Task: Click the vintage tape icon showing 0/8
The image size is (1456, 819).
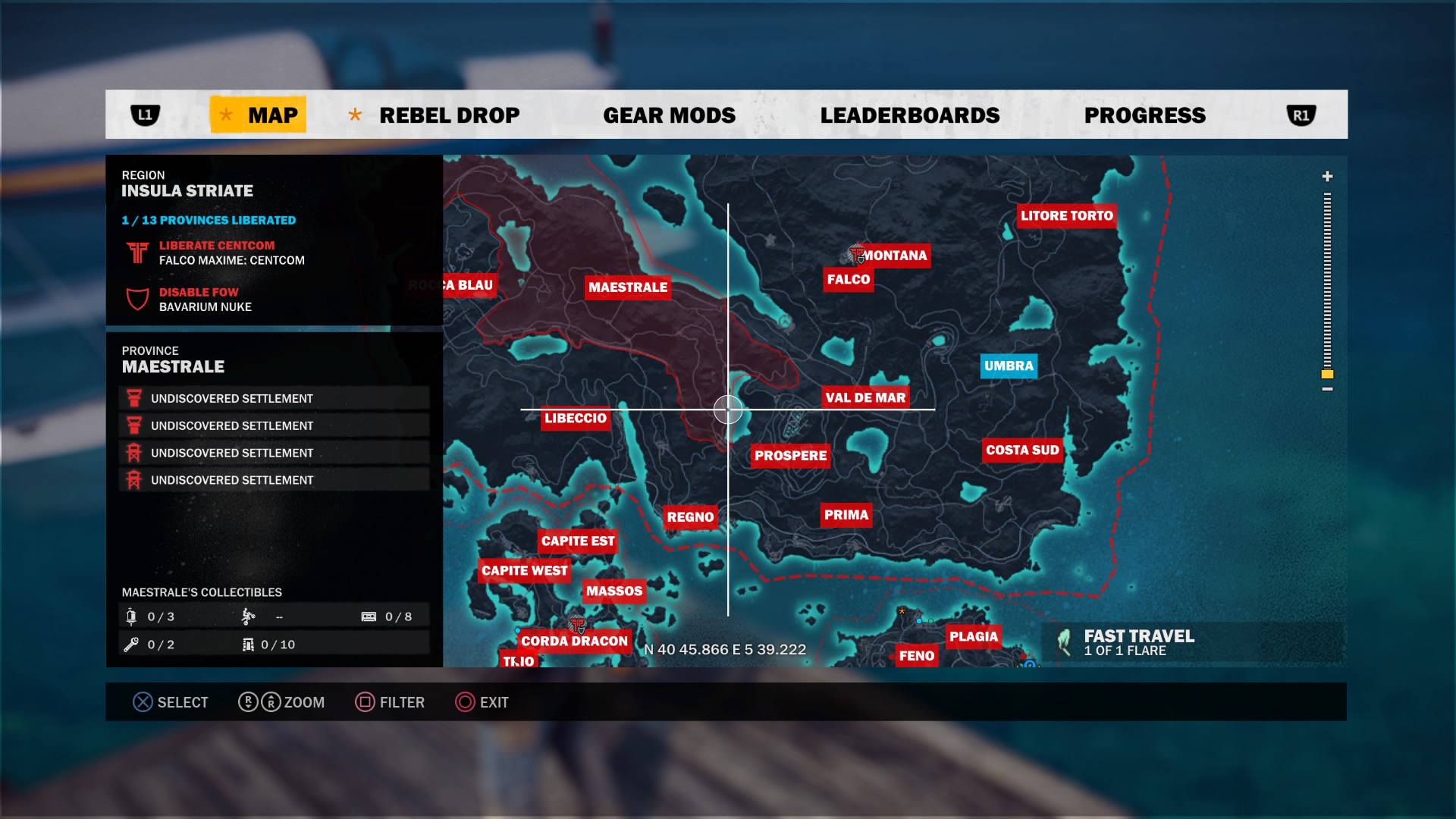Action: pyautogui.click(x=369, y=616)
